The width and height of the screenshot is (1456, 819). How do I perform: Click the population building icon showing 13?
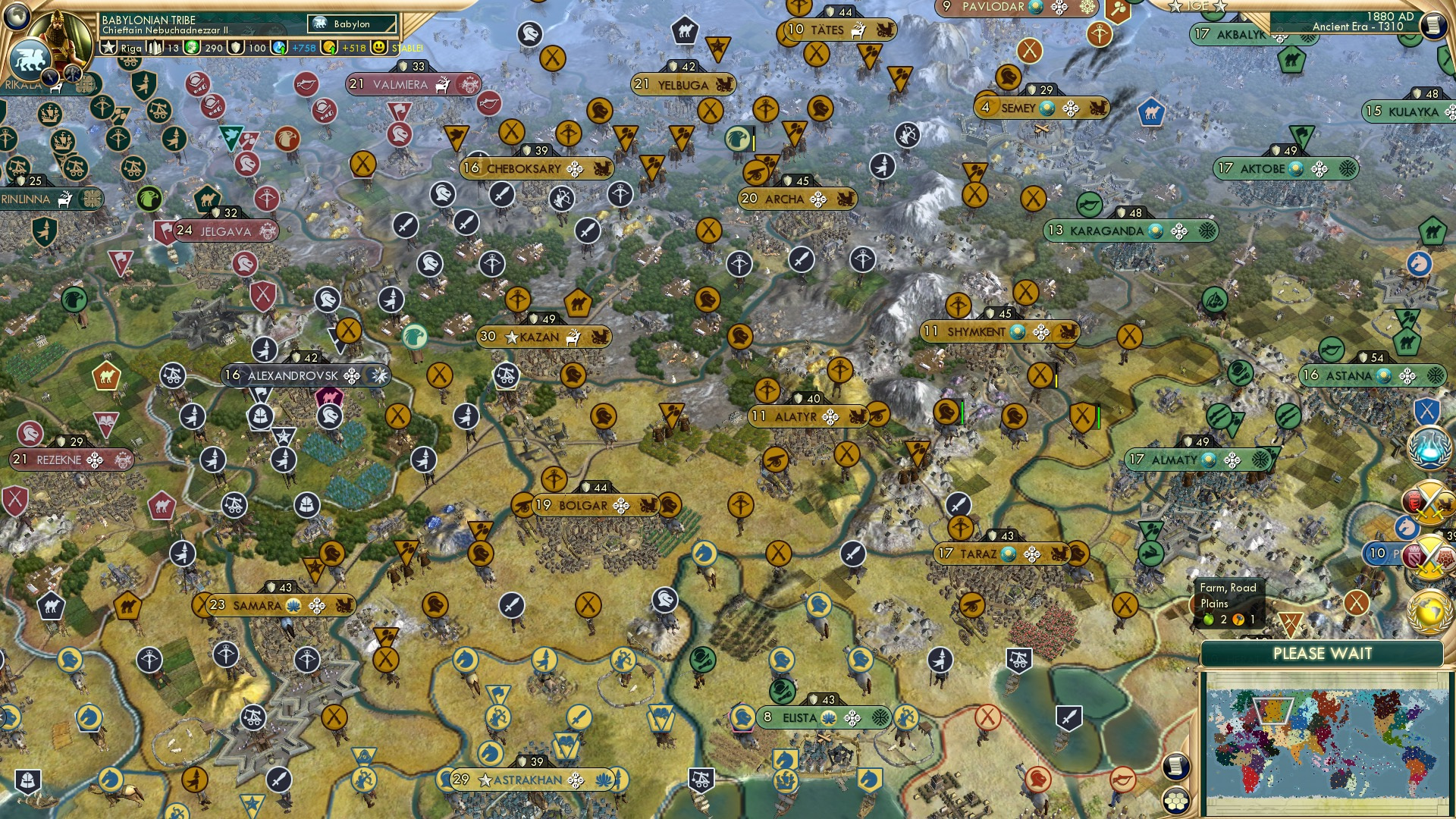(x=154, y=46)
